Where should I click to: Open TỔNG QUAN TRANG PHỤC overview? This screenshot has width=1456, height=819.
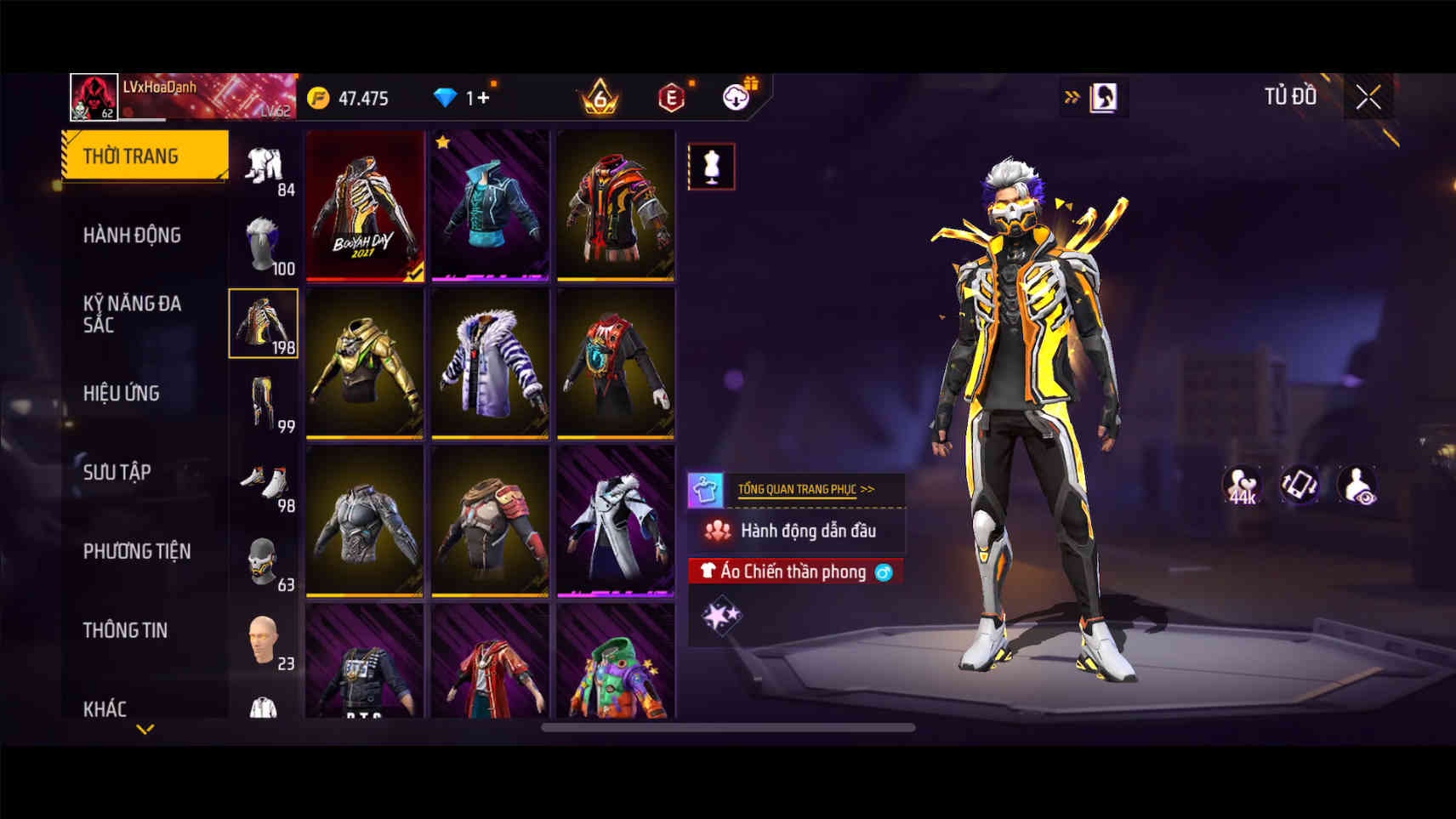pos(805,489)
